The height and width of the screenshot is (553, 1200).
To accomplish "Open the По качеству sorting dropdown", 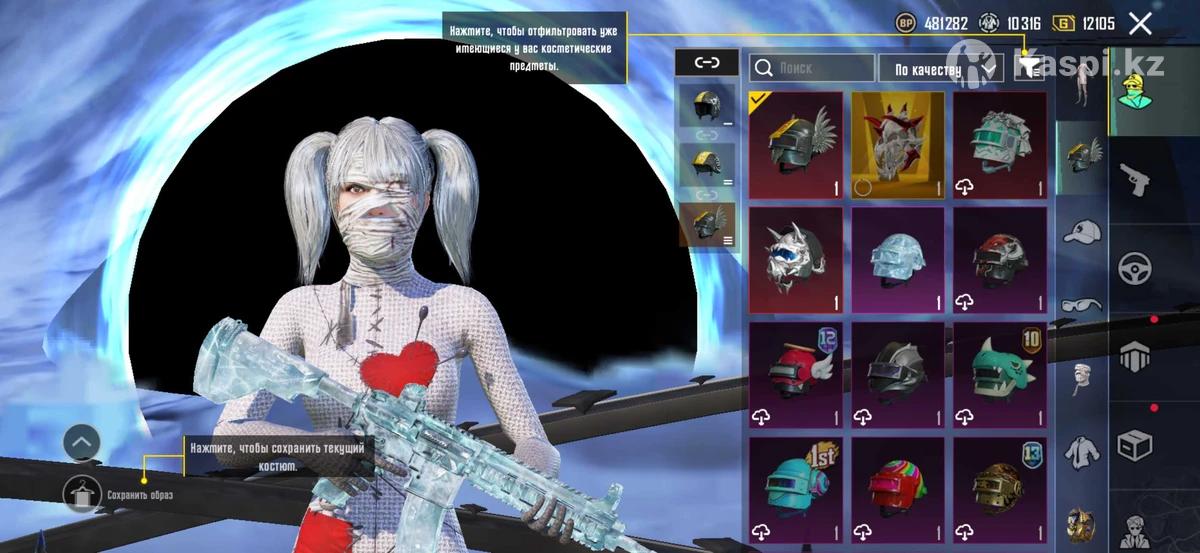I will (x=940, y=68).
